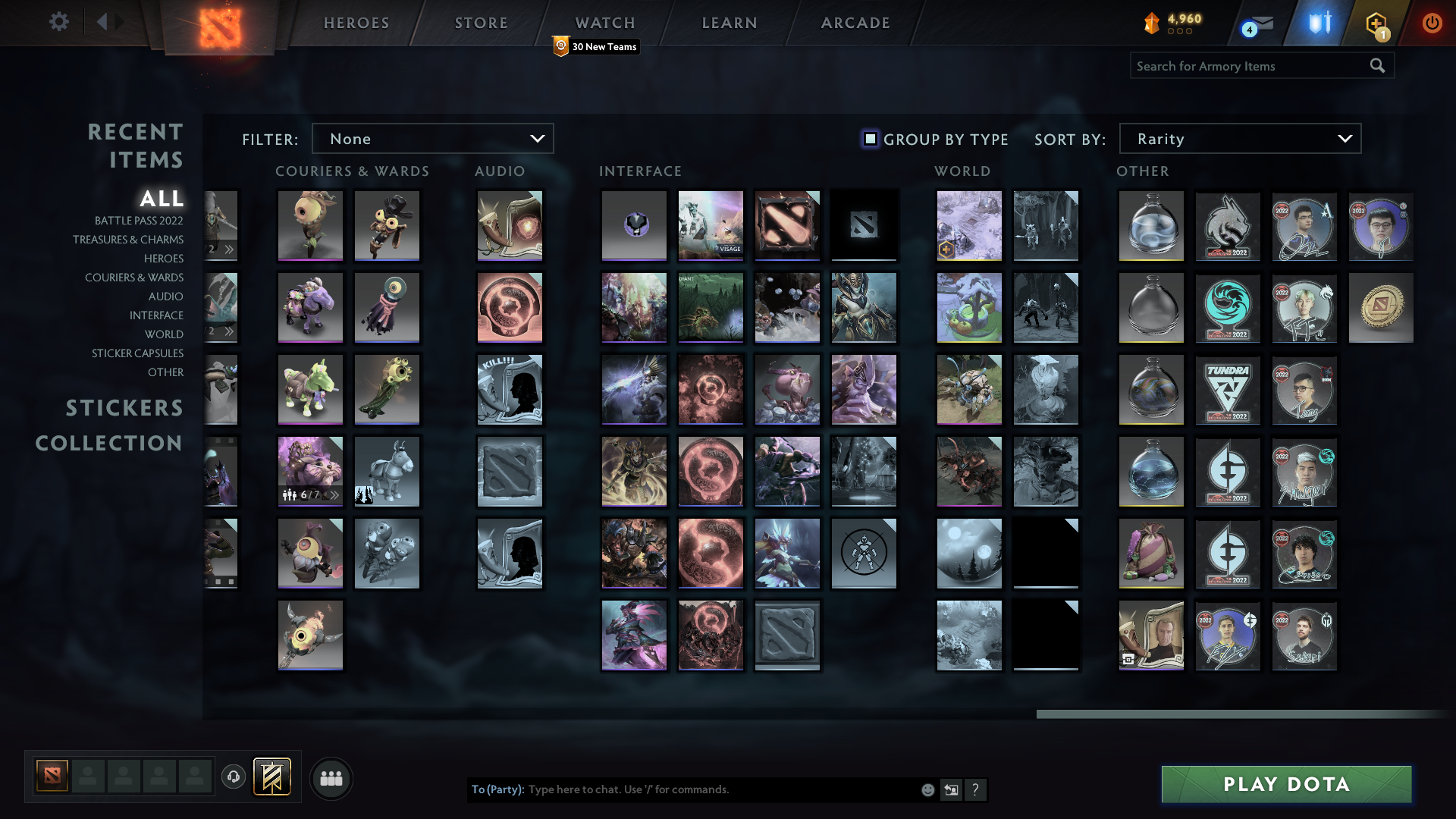Click the Battle Pass shield and sword icon
Screen dimensions: 1456x819
coord(1319,23)
